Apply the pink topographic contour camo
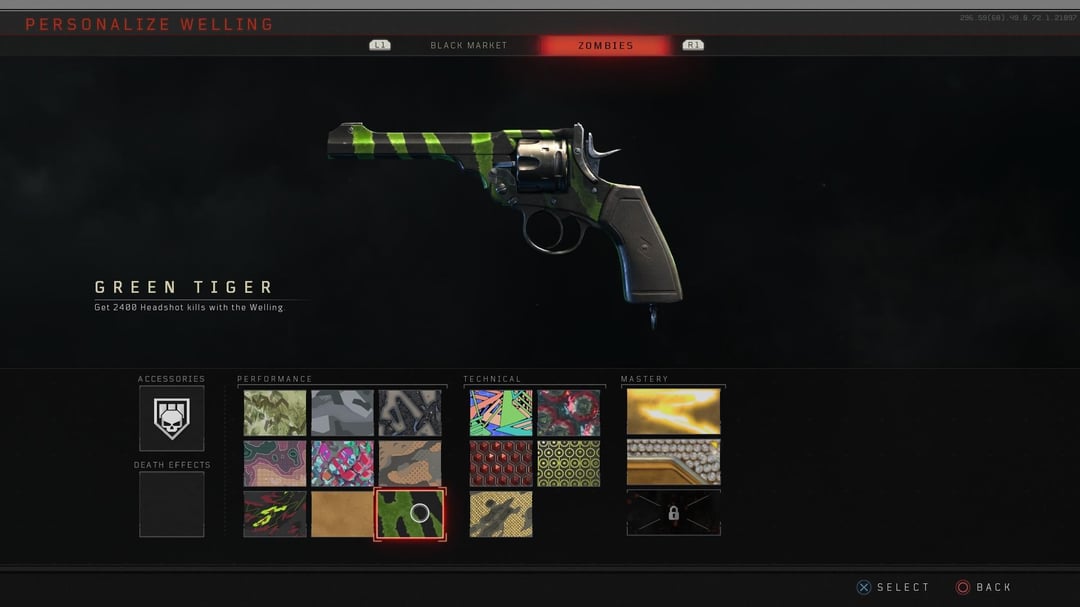This screenshot has width=1080, height=607. (275, 463)
